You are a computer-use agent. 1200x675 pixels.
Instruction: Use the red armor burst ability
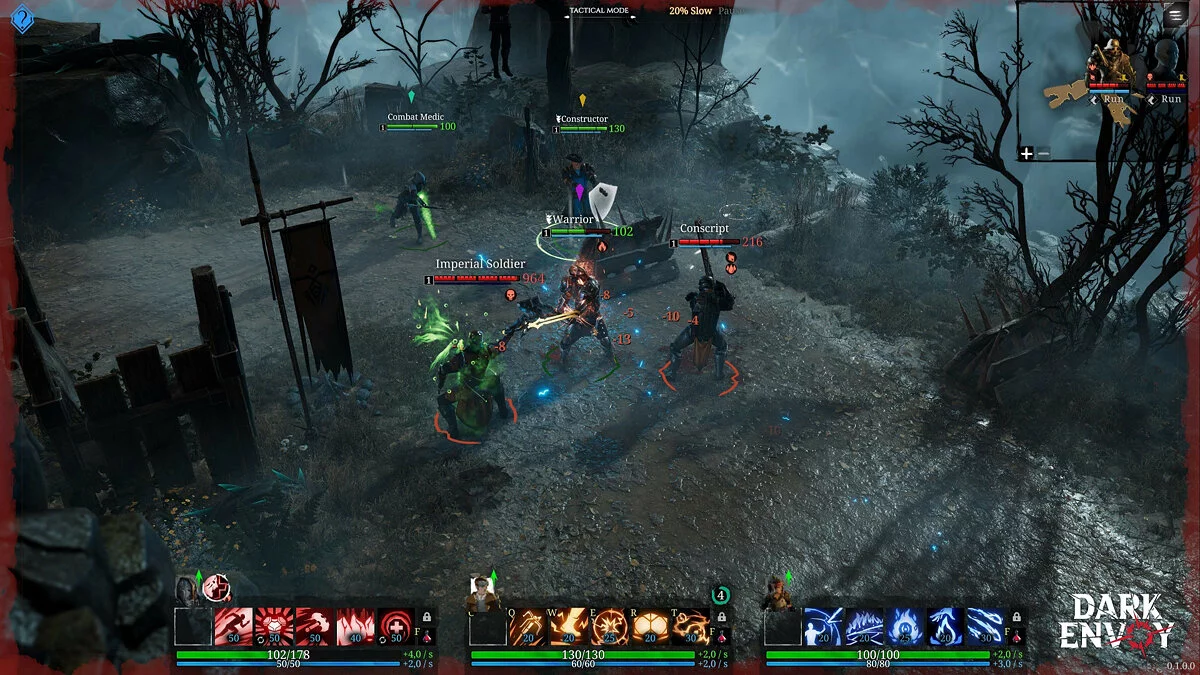click(x=274, y=626)
